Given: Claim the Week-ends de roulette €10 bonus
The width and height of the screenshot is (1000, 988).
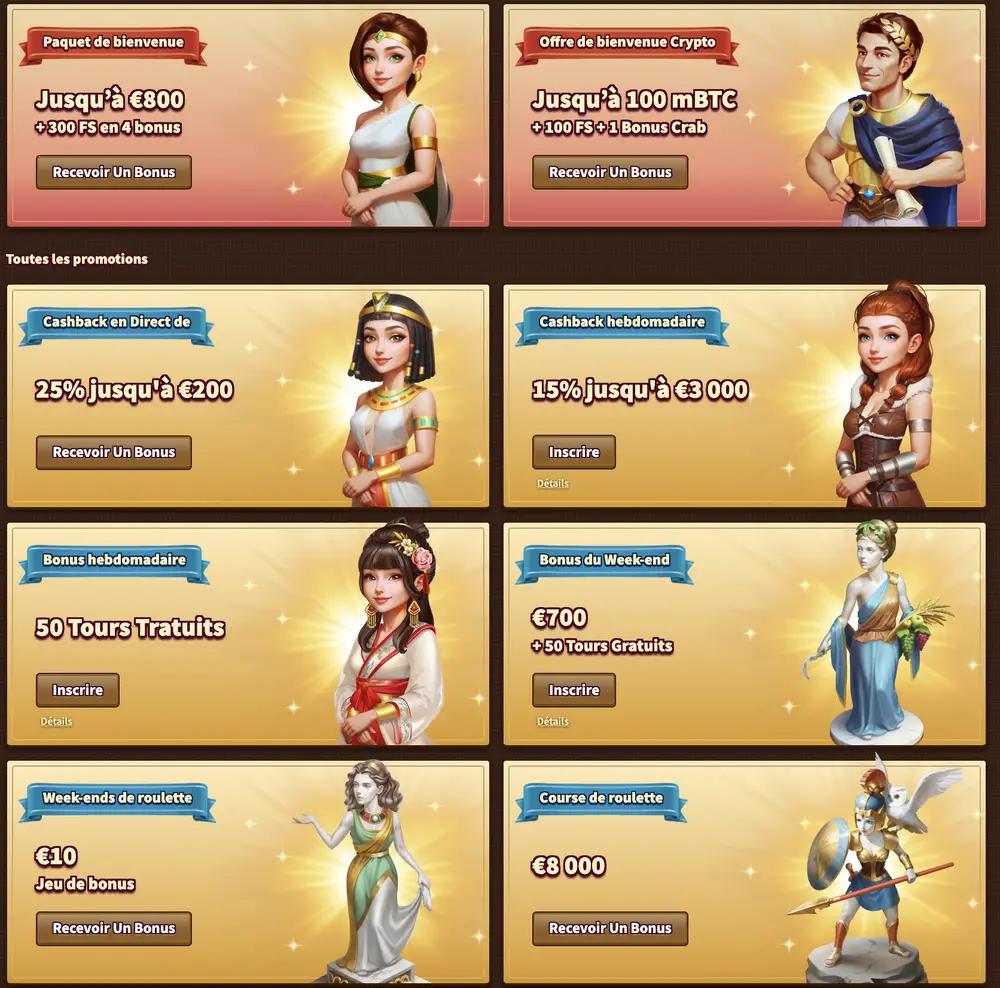Looking at the screenshot, I should [x=113, y=928].
